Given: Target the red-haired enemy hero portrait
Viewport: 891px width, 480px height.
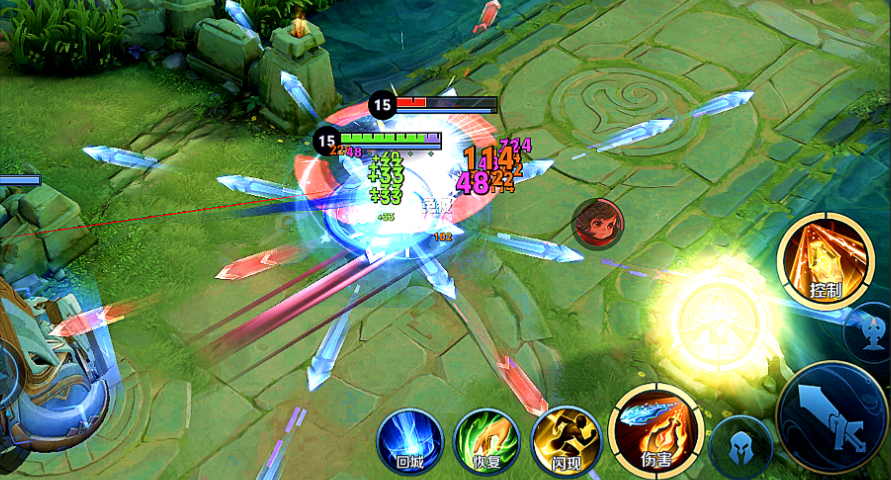Looking at the screenshot, I should click(x=596, y=222).
